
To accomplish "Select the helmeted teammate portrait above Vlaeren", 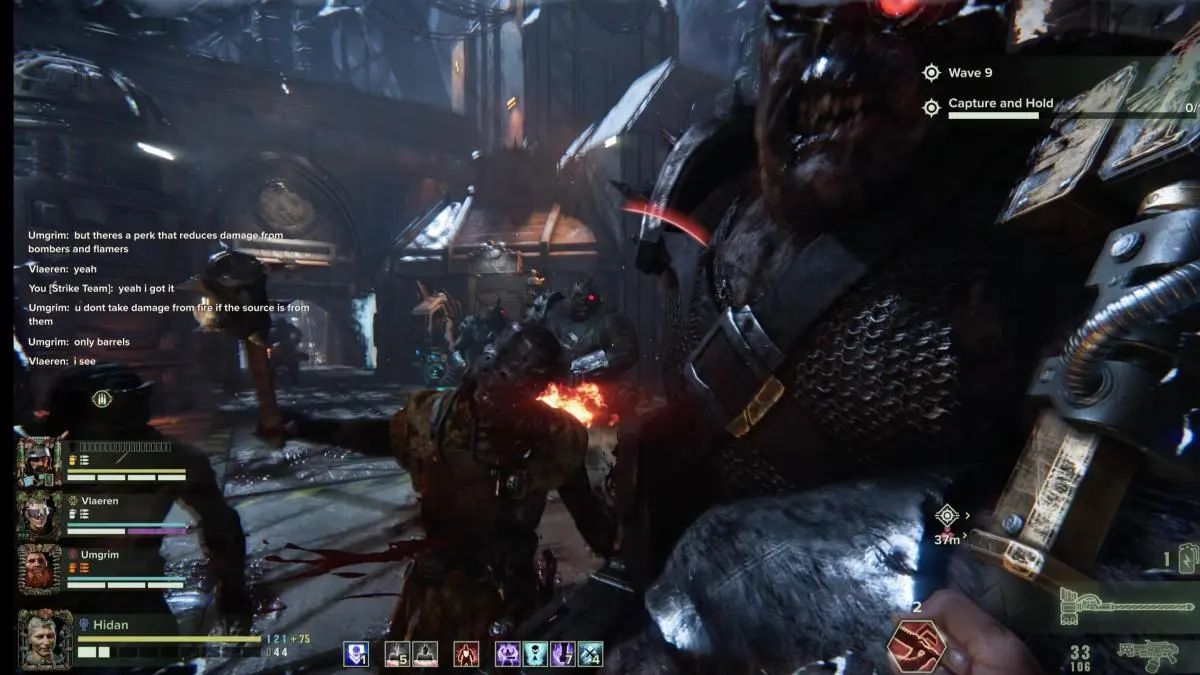I will point(40,461).
